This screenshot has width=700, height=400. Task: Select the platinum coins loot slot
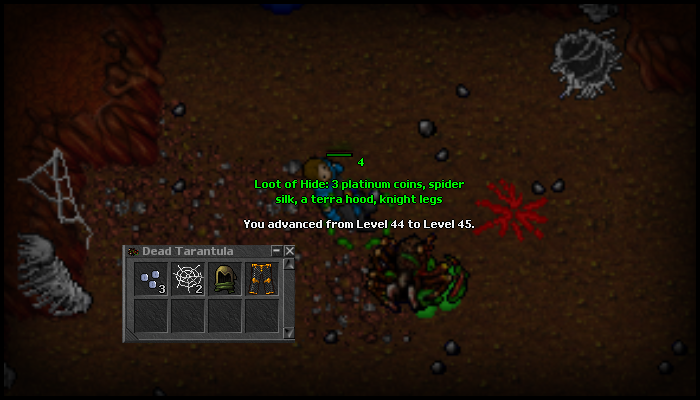pos(151,279)
